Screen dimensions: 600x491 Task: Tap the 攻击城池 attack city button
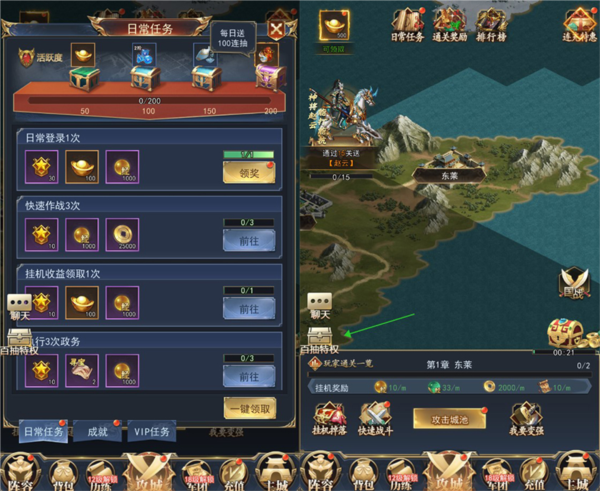[x=449, y=418]
